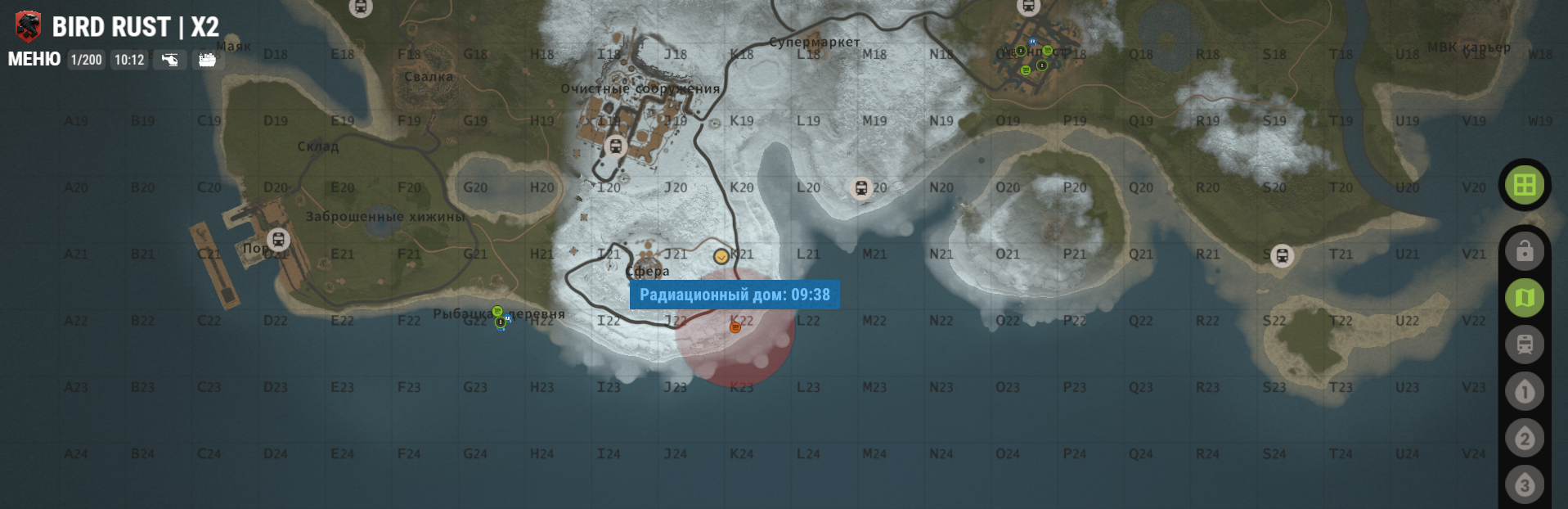Select the green vending marker at fishing village

(x=497, y=312)
